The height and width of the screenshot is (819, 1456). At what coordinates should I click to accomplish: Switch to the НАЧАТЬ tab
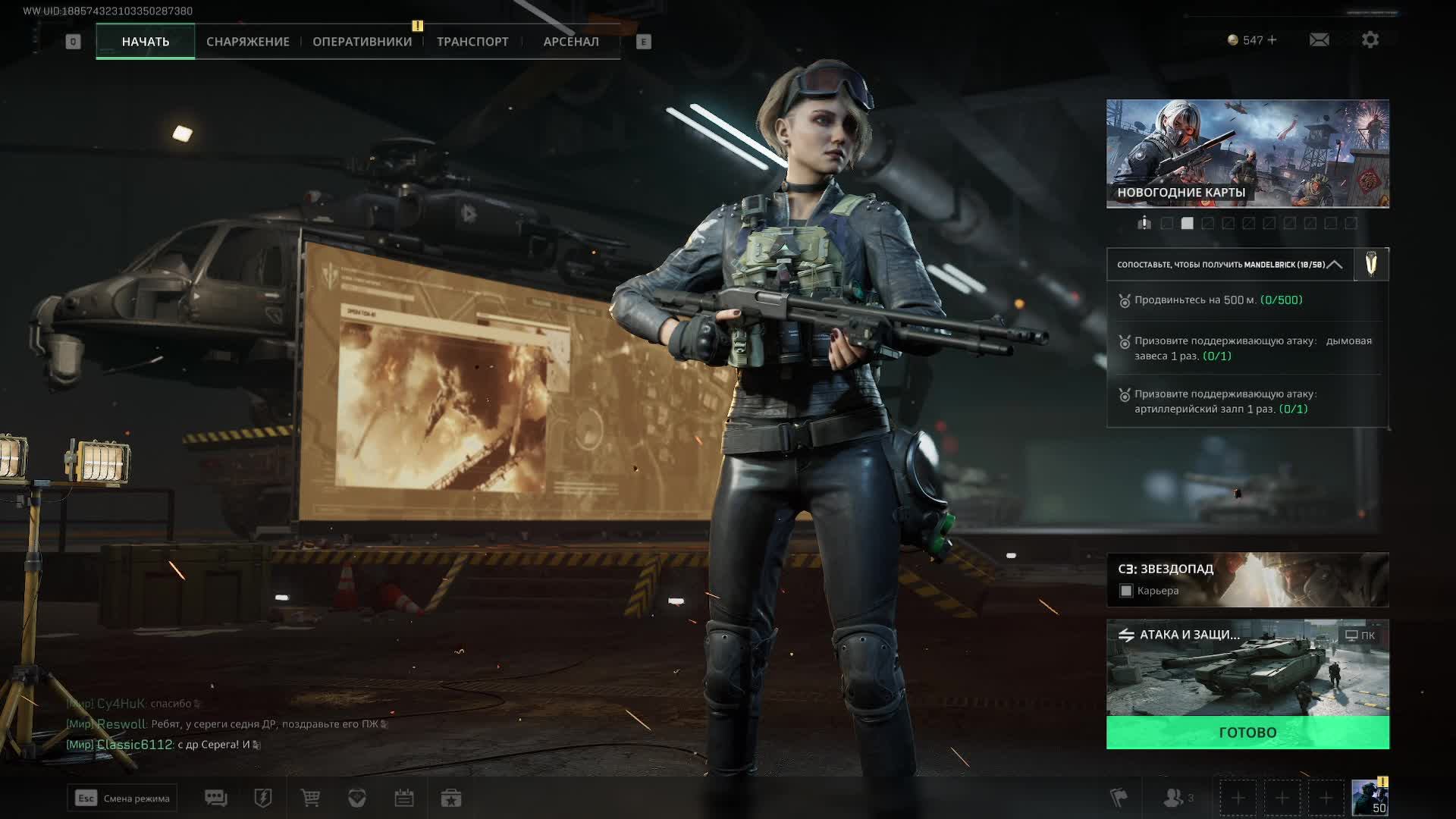pos(146,42)
